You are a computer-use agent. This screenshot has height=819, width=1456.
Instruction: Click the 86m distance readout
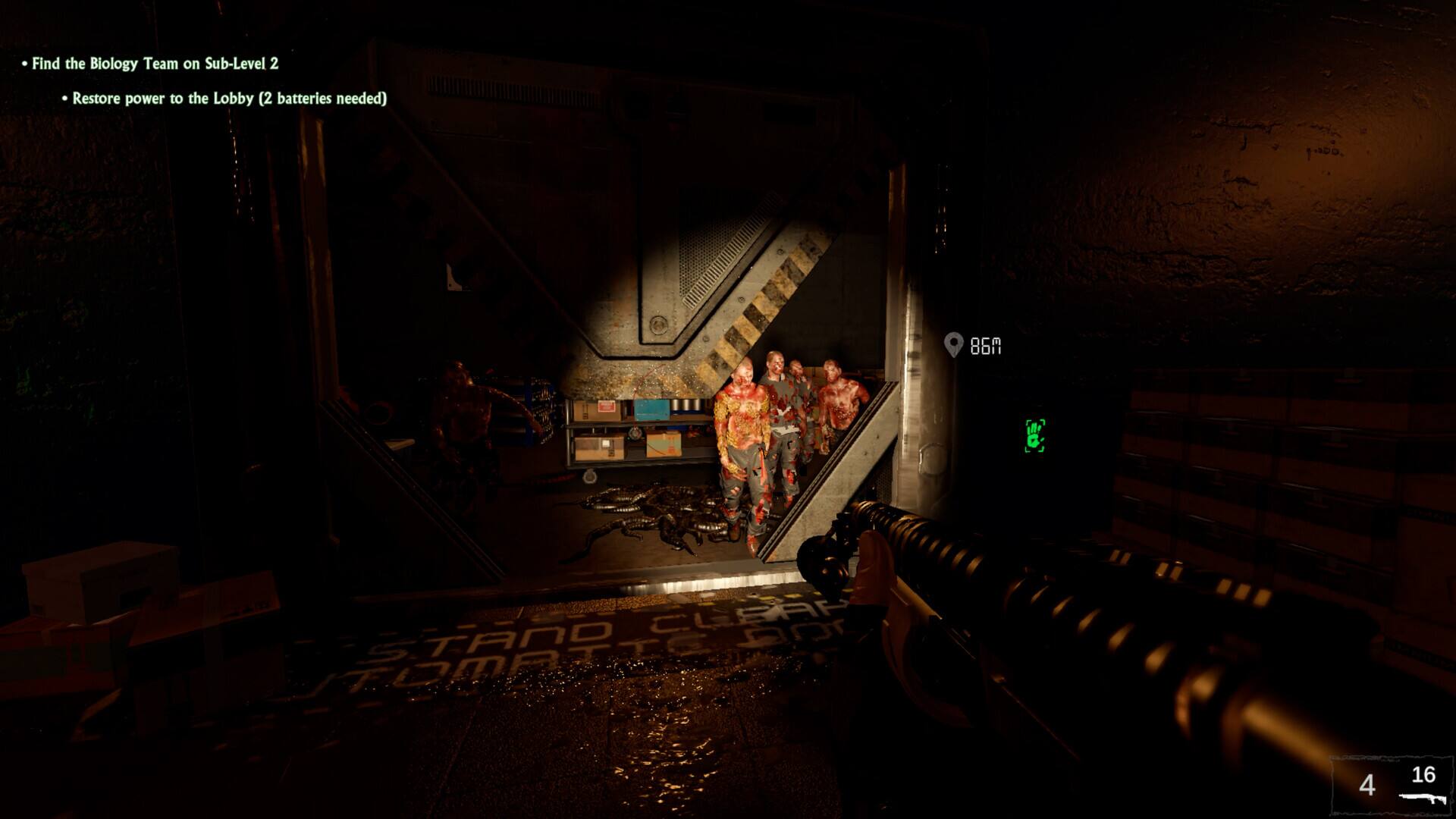[984, 347]
